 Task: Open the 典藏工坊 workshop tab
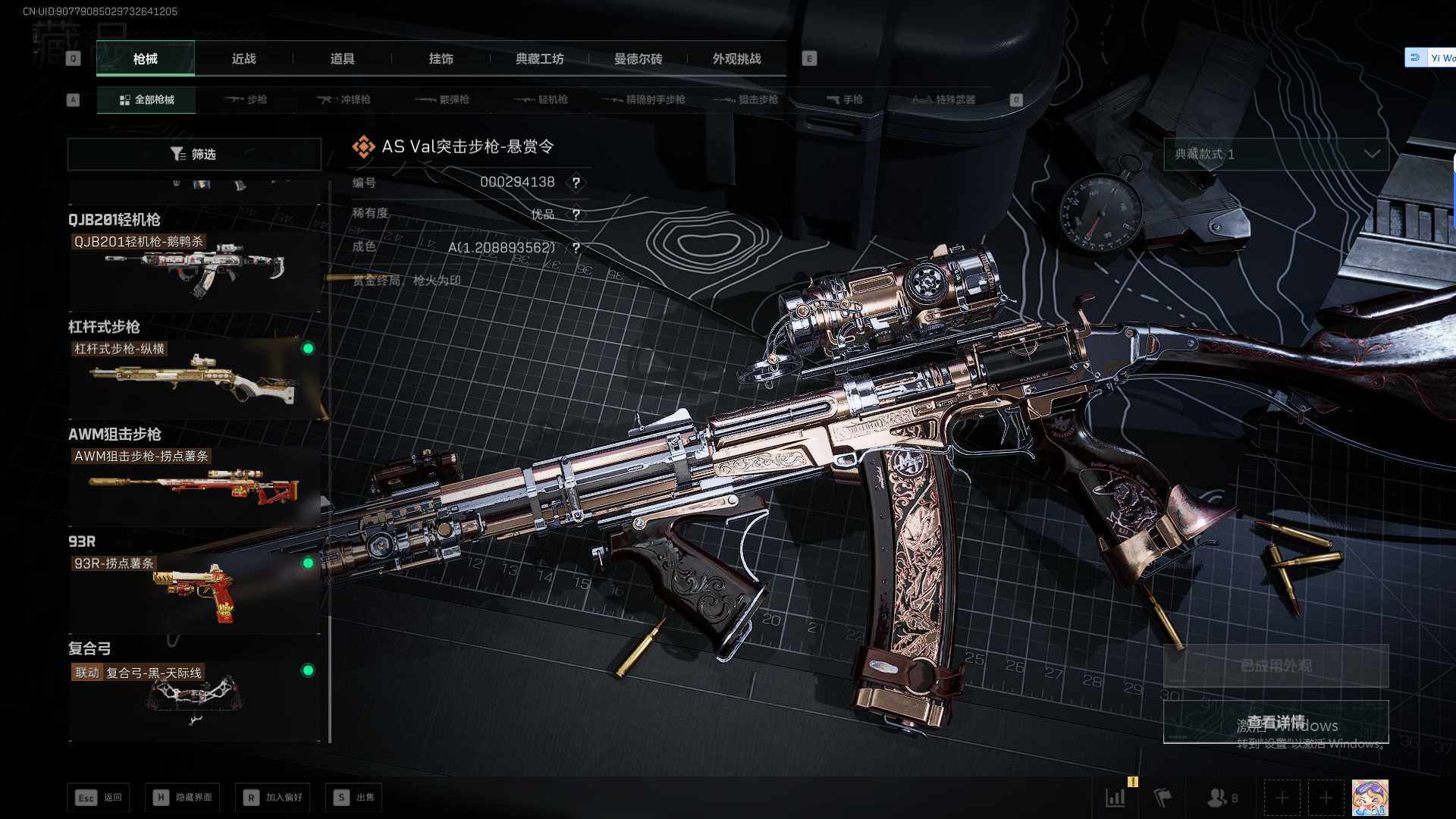coord(539,59)
